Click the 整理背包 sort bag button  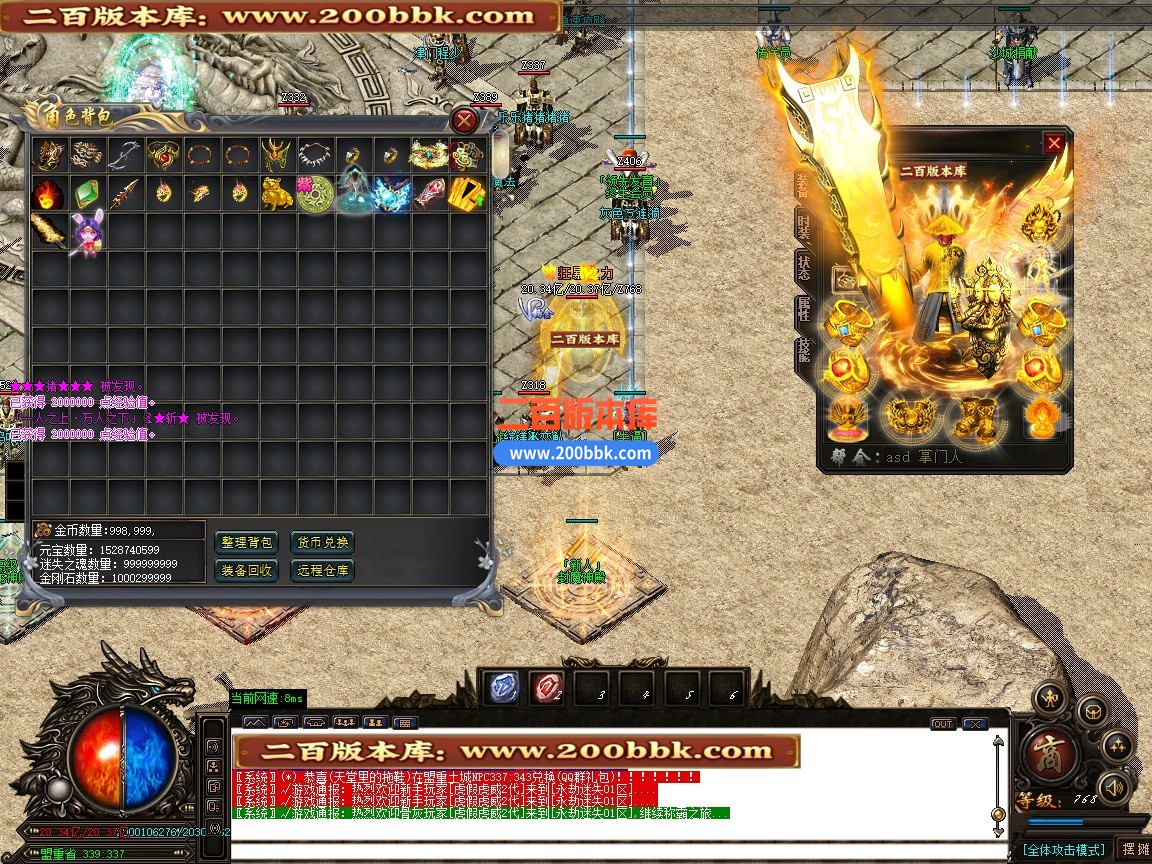click(246, 543)
